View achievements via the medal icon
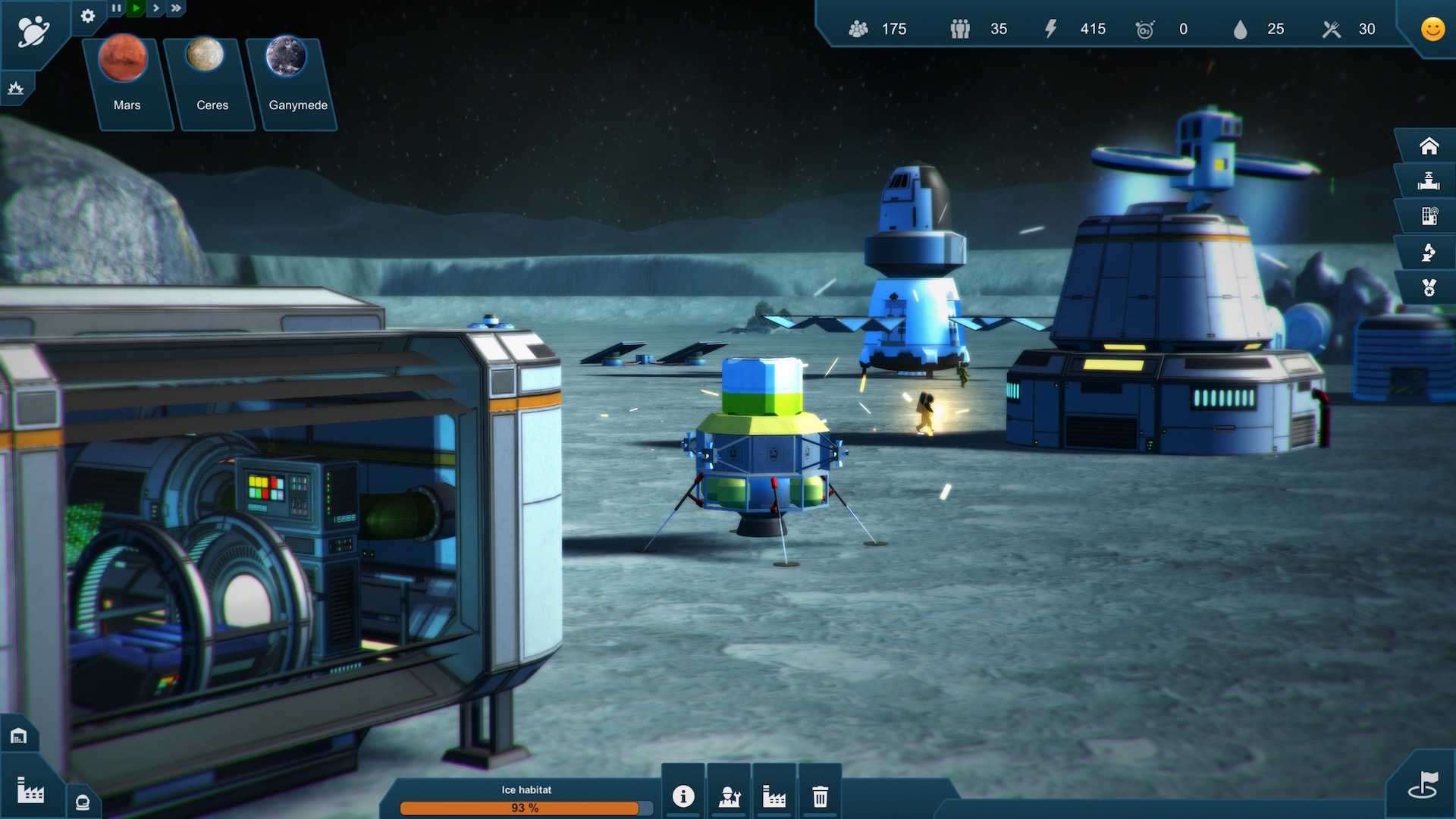 click(x=1428, y=287)
